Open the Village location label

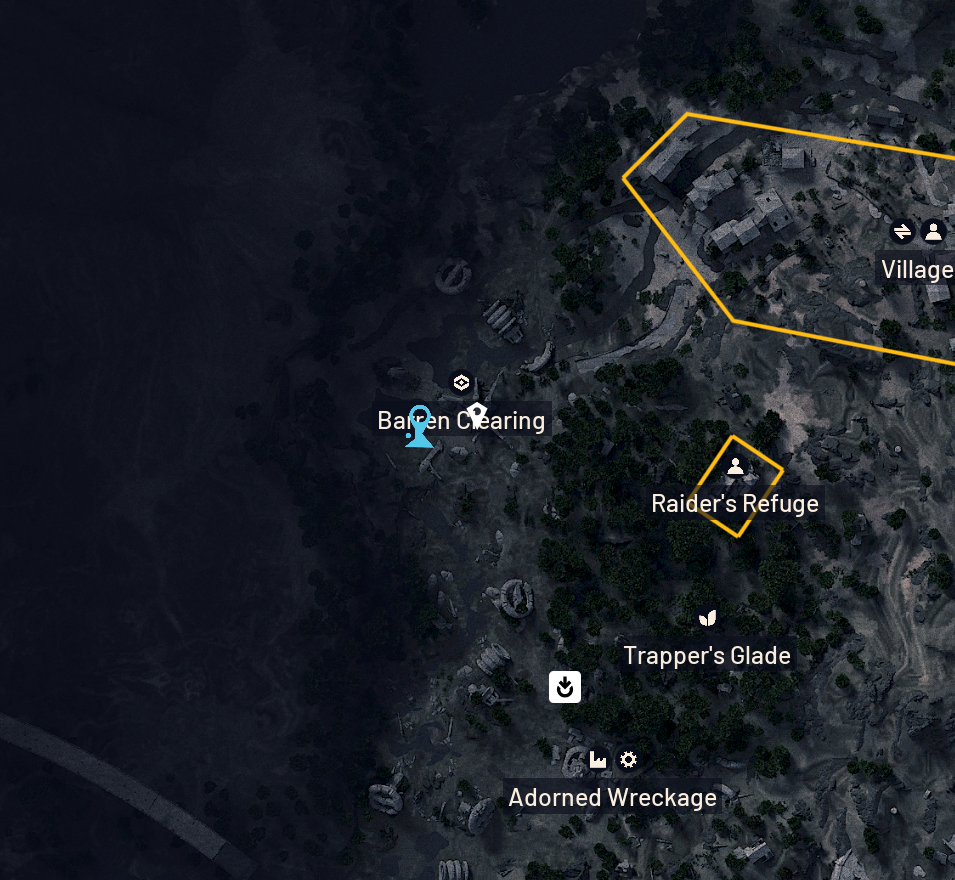pos(916,270)
